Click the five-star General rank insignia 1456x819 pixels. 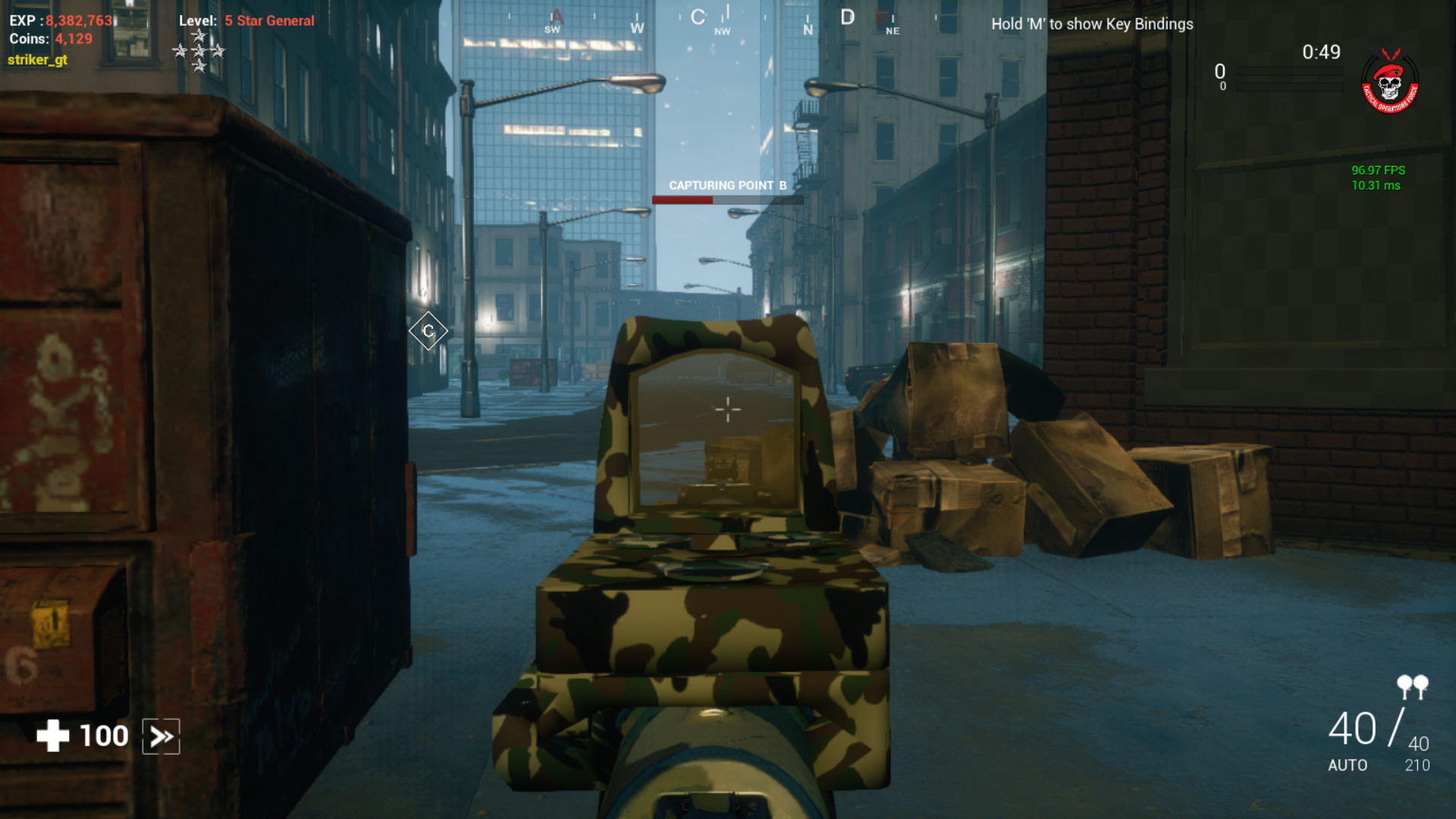tap(200, 52)
